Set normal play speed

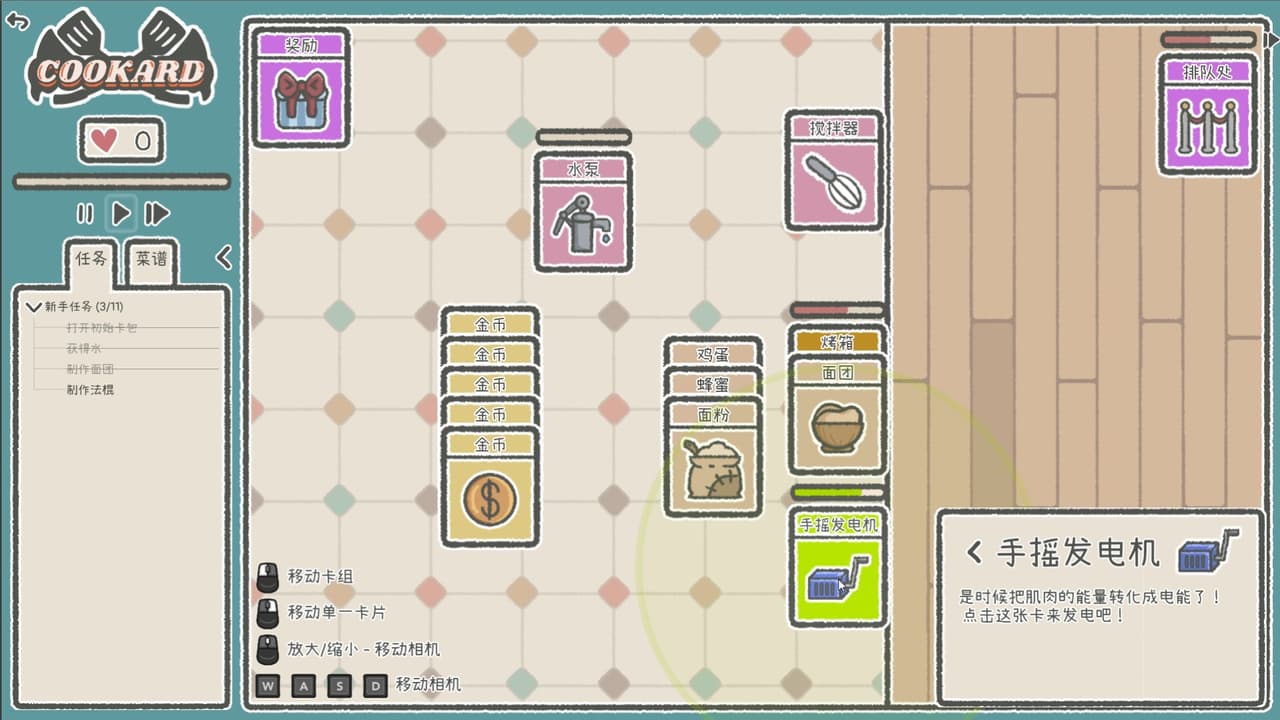[x=121, y=213]
